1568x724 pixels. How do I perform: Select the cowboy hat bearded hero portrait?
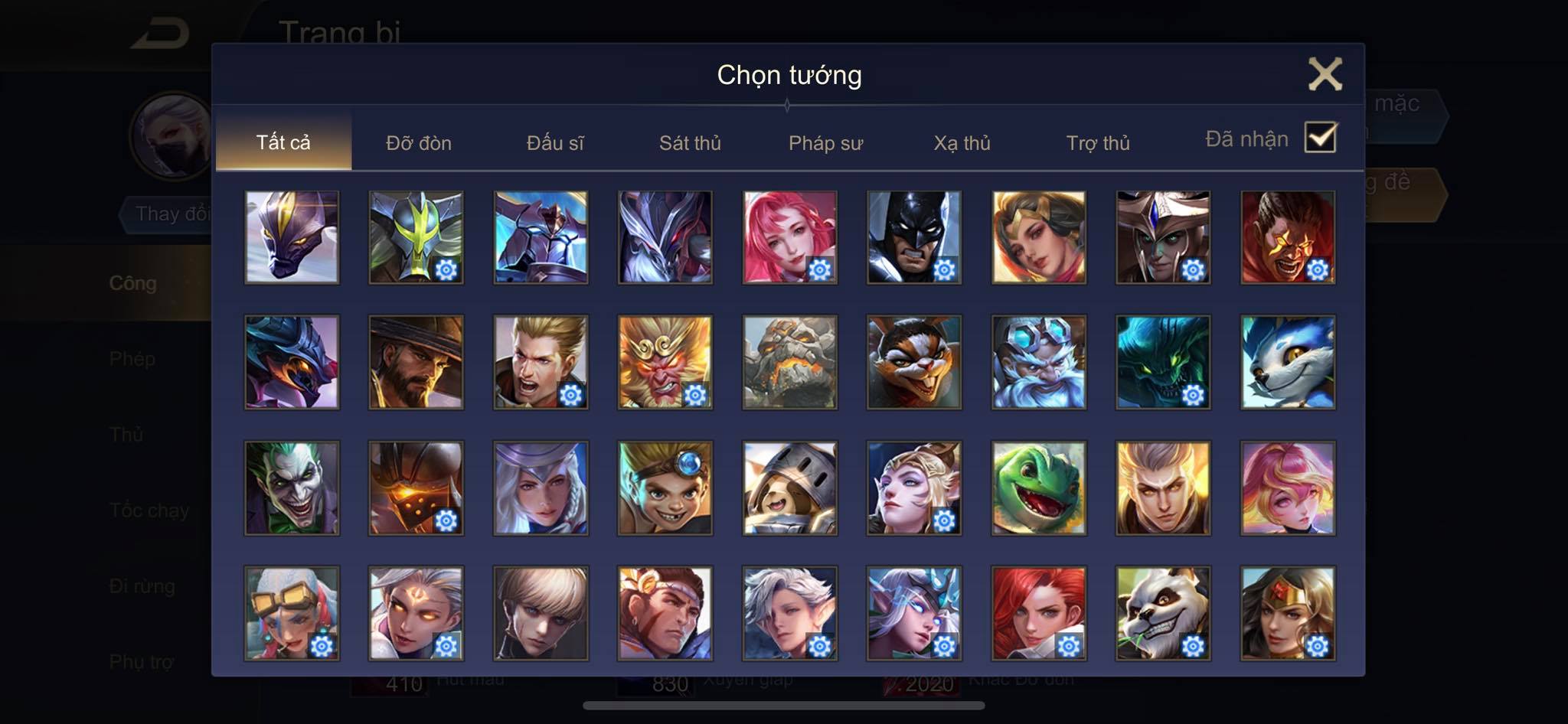416,362
